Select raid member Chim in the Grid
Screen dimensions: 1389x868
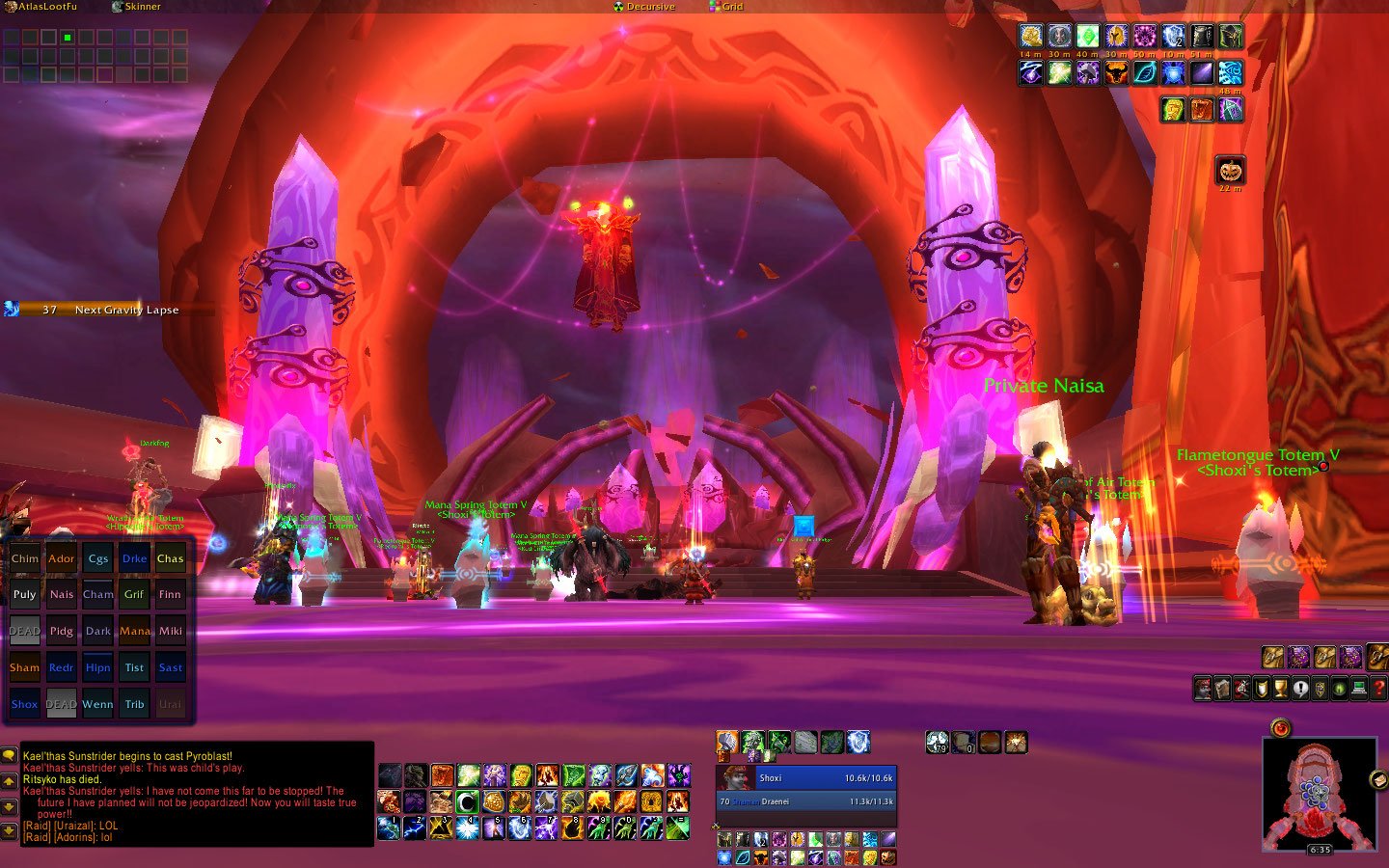[25, 558]
